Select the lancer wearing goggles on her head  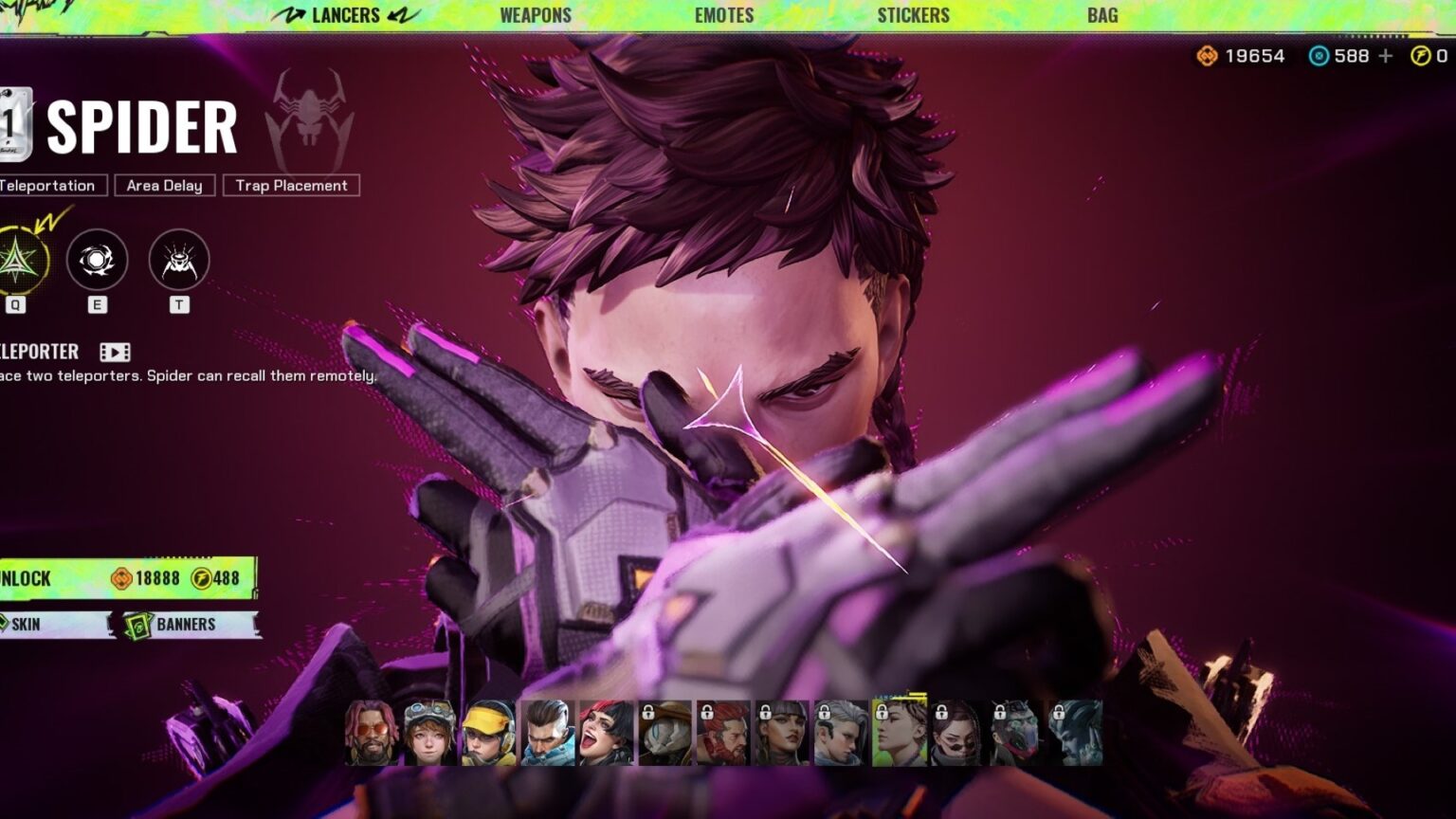pos(429,734)
